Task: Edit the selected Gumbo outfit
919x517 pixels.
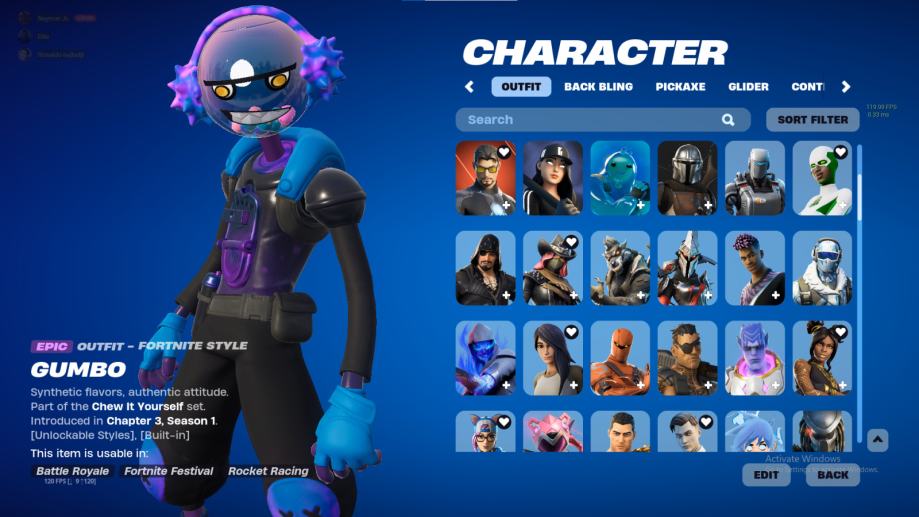Action: pos(766,475)
